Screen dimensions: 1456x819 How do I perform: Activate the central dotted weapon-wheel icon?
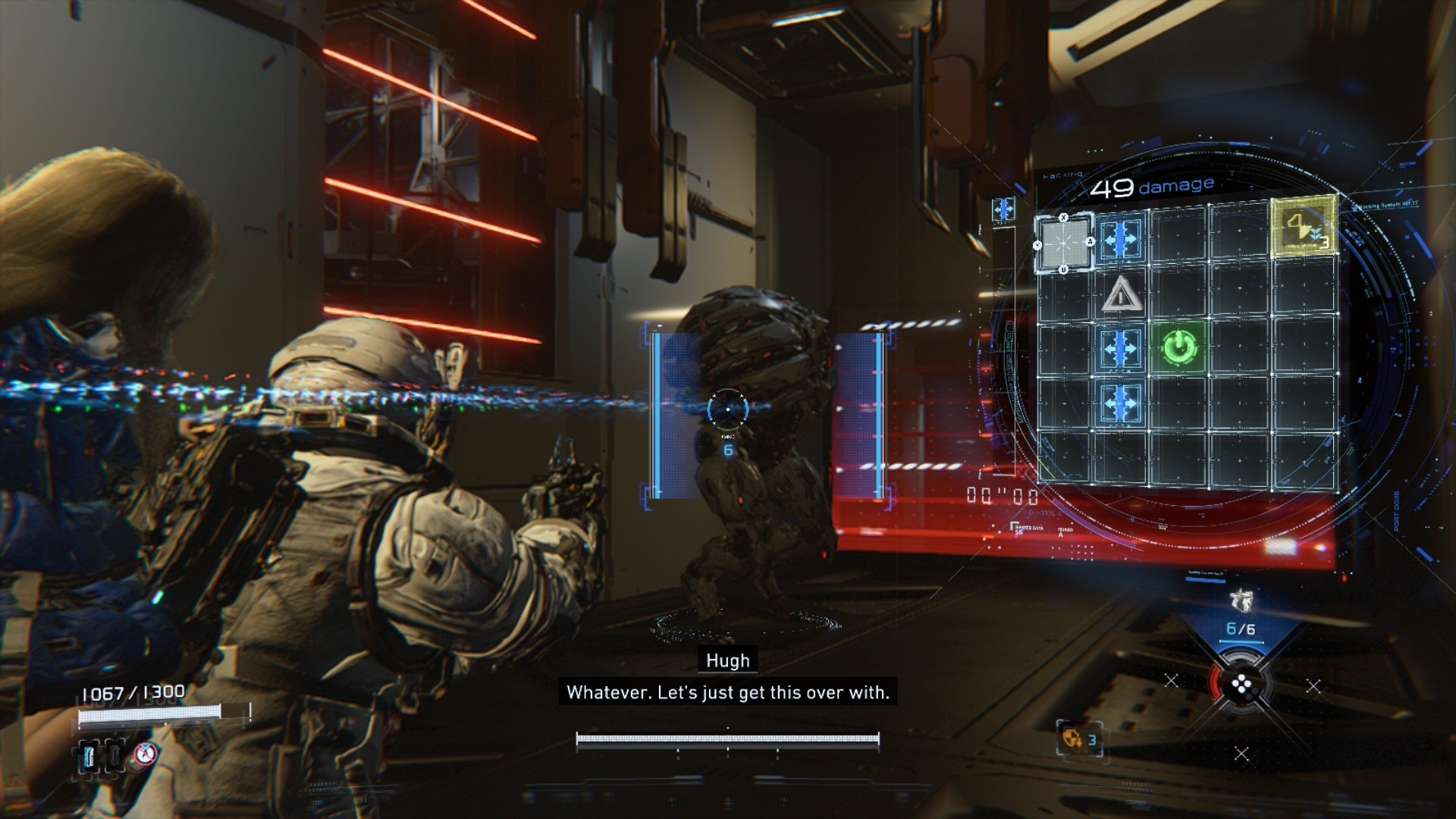click(x=1241, y=686)
